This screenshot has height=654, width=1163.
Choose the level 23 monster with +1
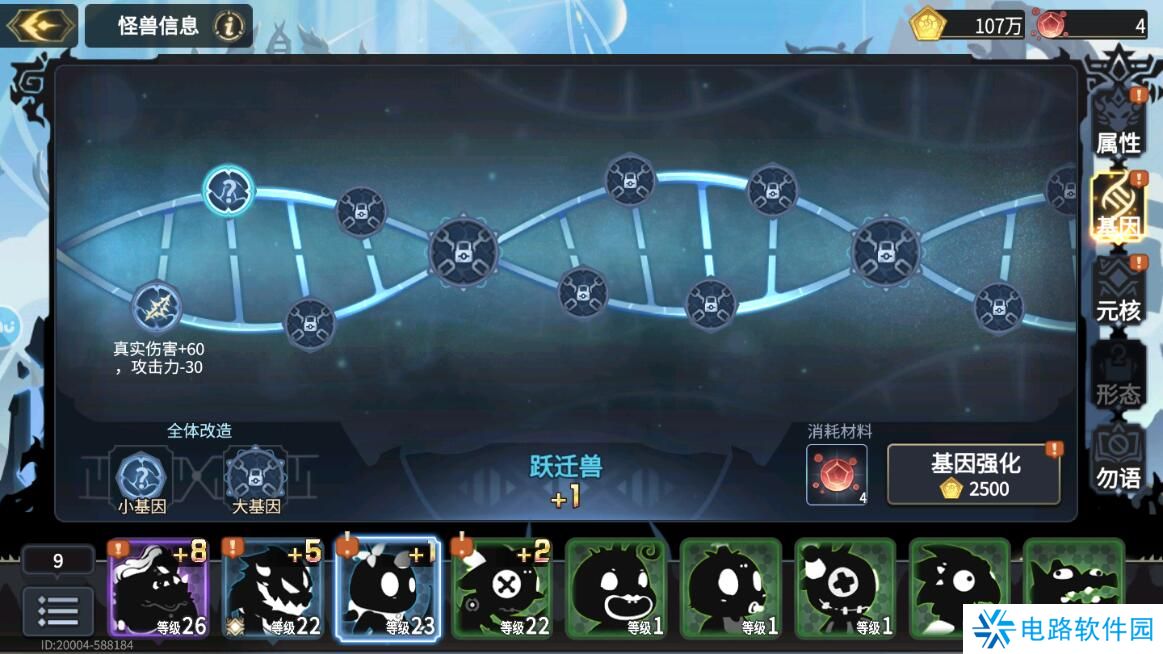pos(387,589)
